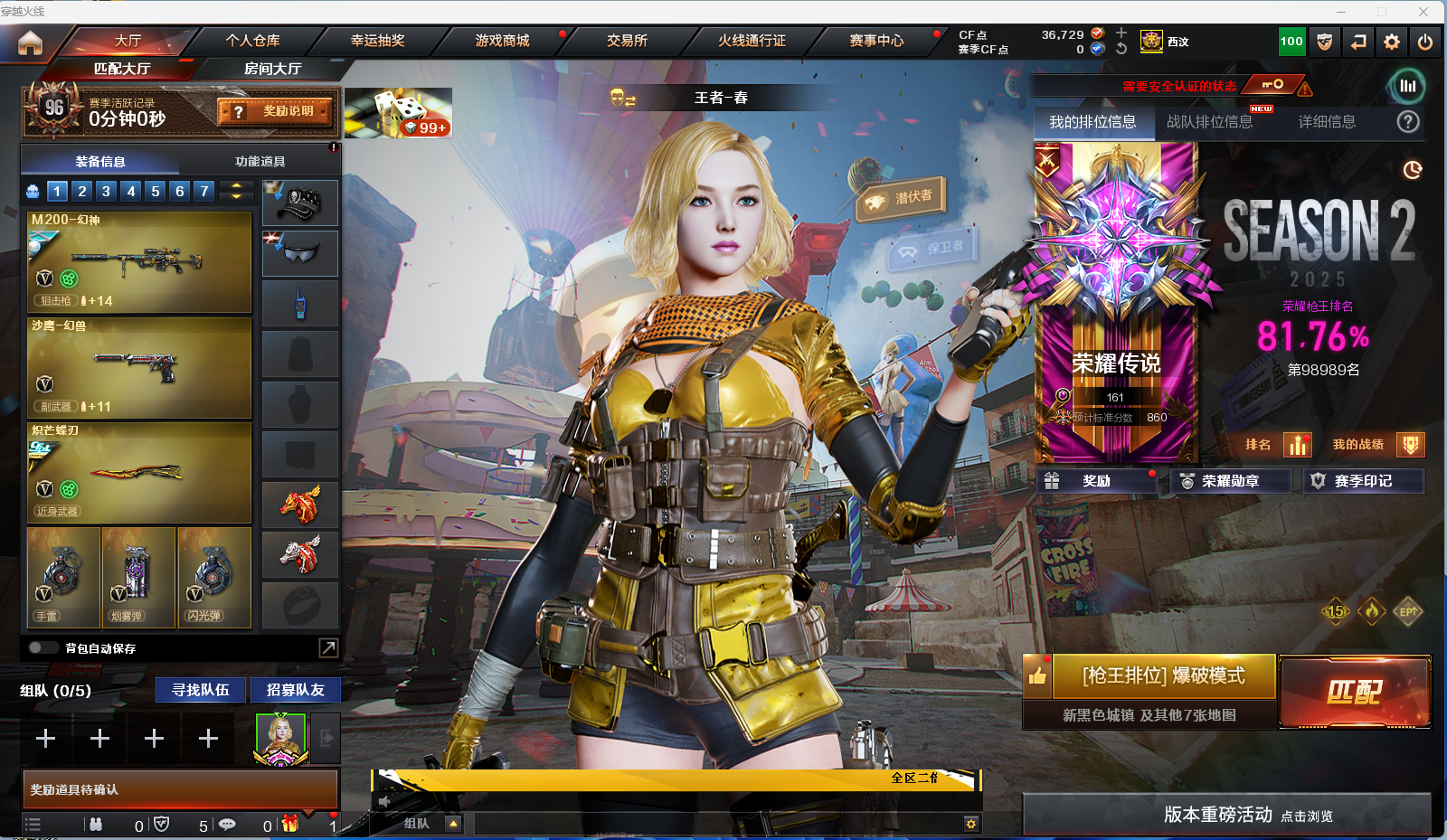This screenshot has width=1447, height=840.
Task: Select the 功能道具 functional items tab
Action: 260,161
